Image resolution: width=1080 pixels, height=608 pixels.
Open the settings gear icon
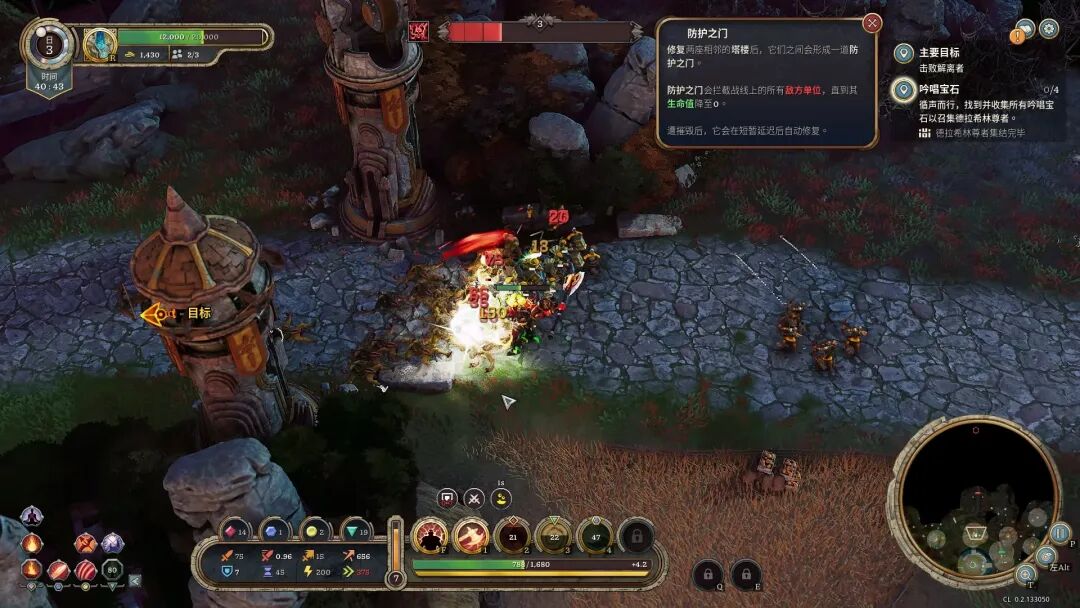[x=1049, y=28]
